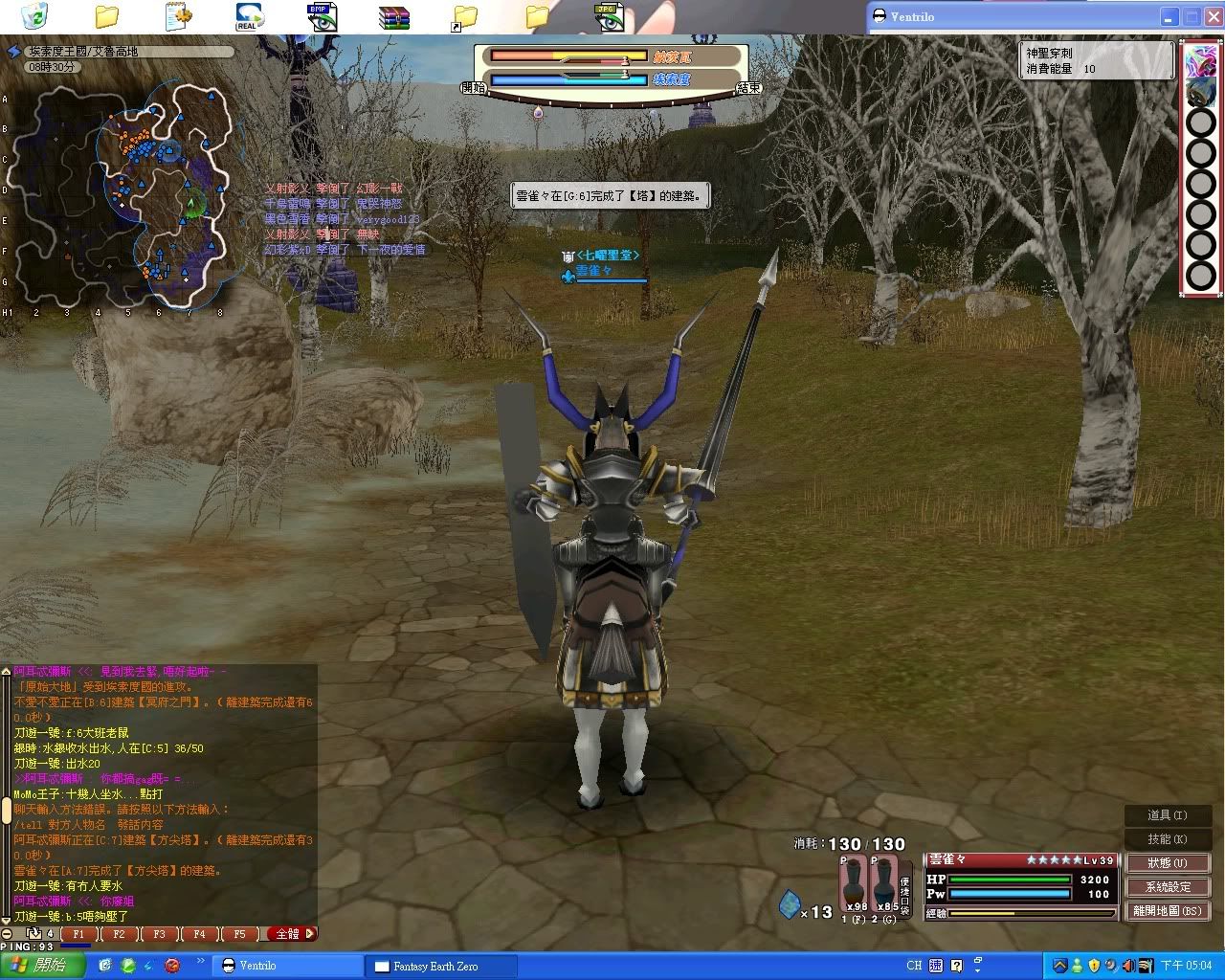The image size is (1225, 980).
Task: Use the potion in quick slot 1 (F)
Action: point(854,884)
